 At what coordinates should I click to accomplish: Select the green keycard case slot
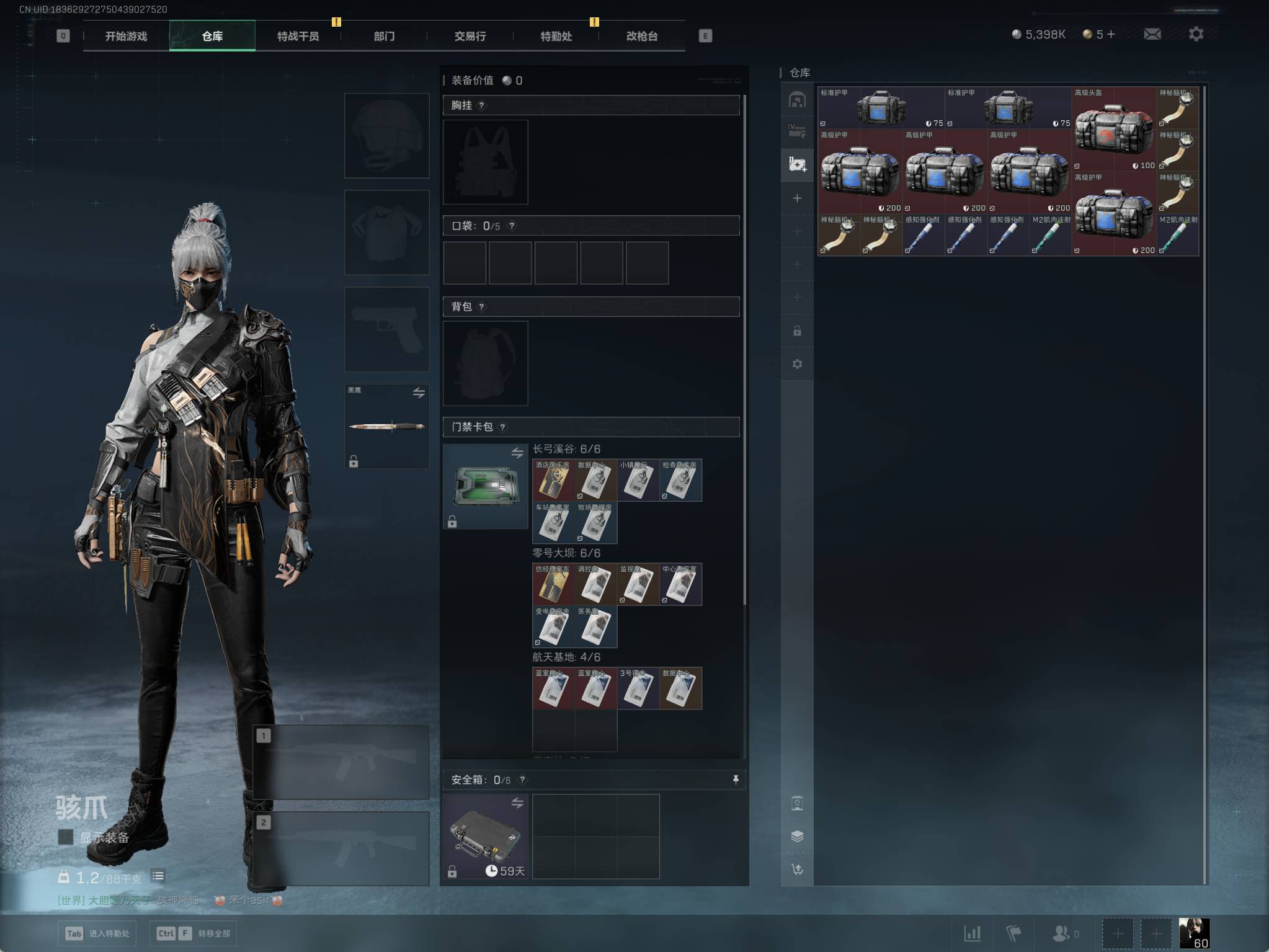[485, 486]
